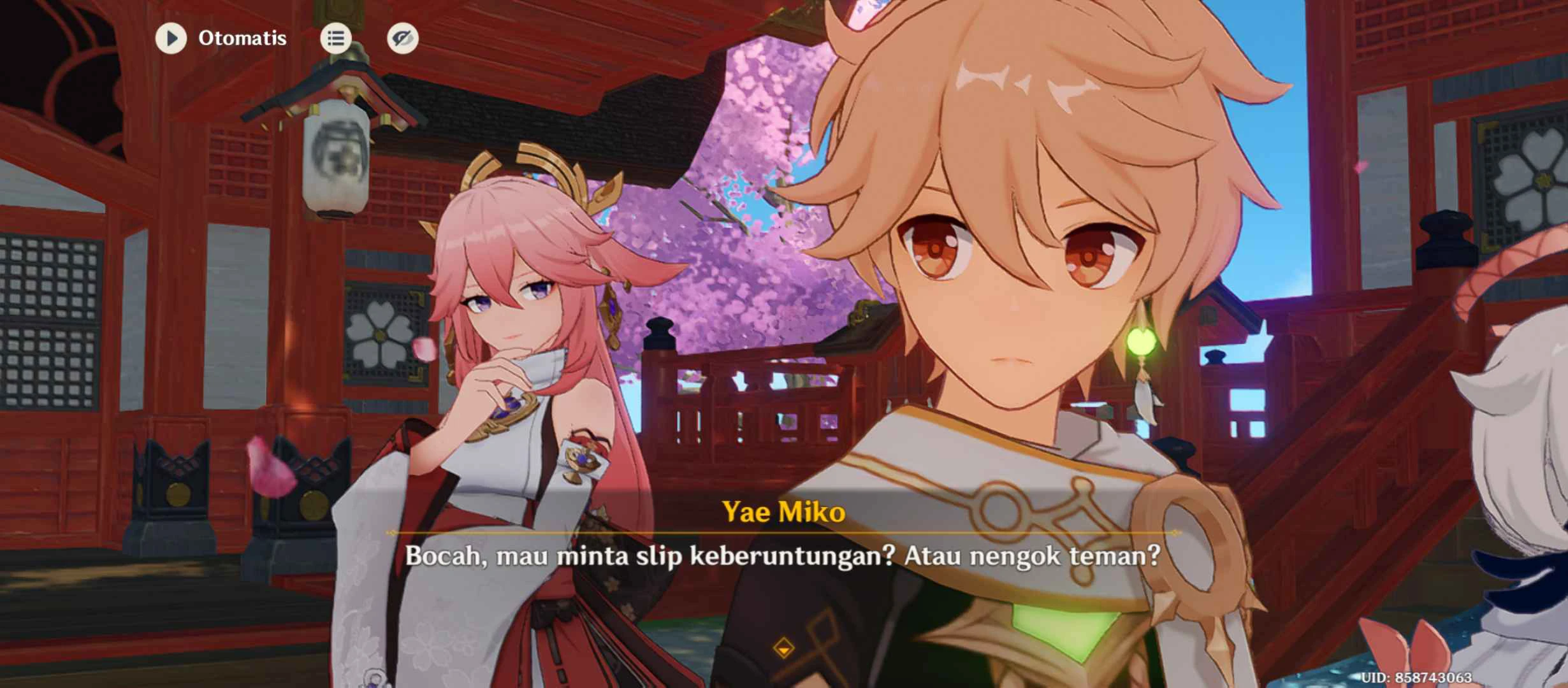
Task: Click the list icon to review past dialogue
Action: [336, 38]
